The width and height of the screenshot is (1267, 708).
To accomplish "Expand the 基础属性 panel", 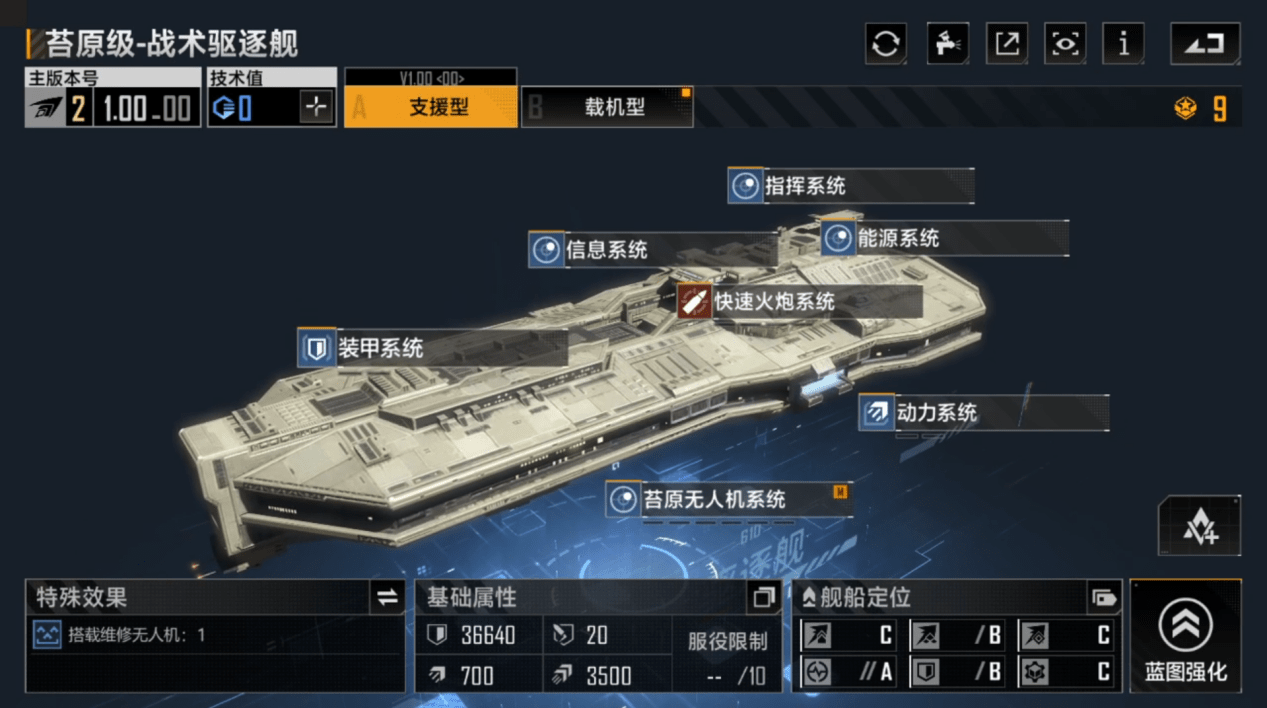I will tap(764, 598).
